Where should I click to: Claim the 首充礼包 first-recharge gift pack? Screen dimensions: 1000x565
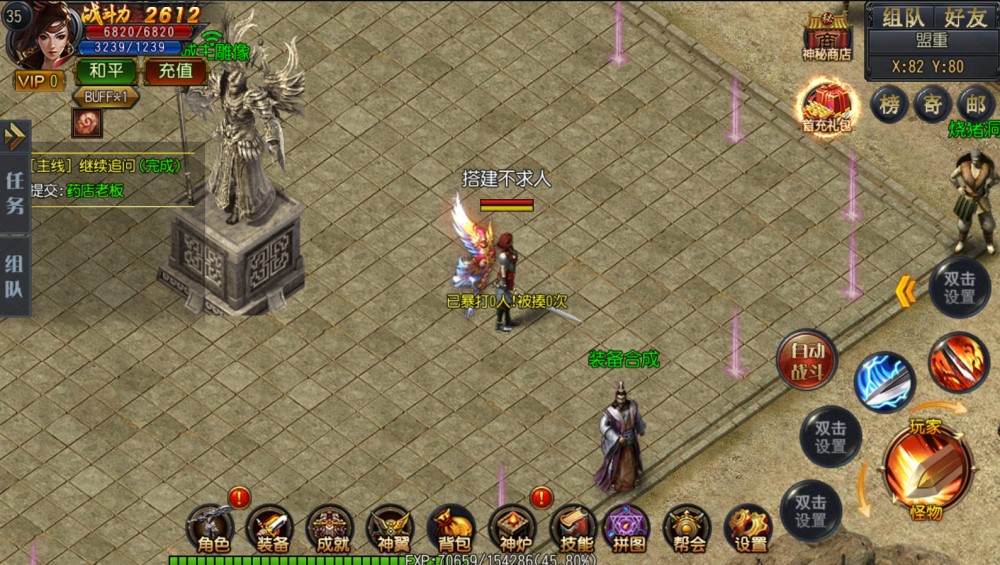[x=826, y=108]
